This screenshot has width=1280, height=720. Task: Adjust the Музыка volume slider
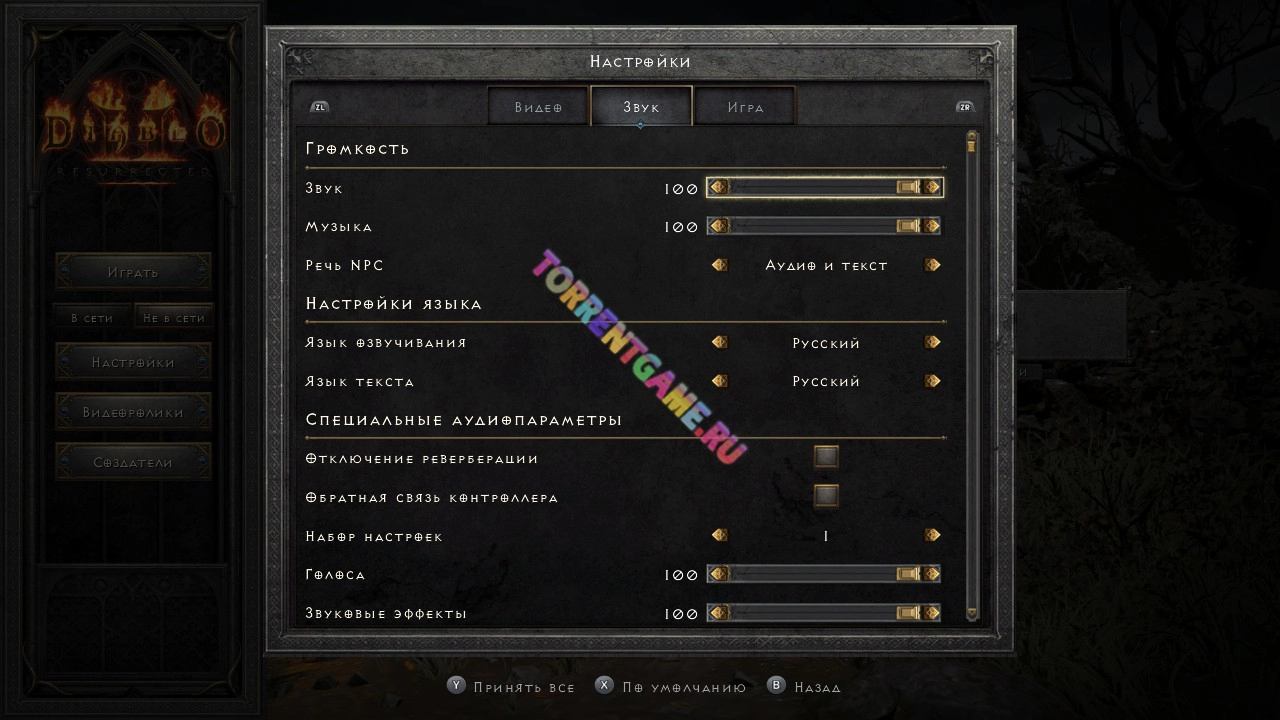824,226
